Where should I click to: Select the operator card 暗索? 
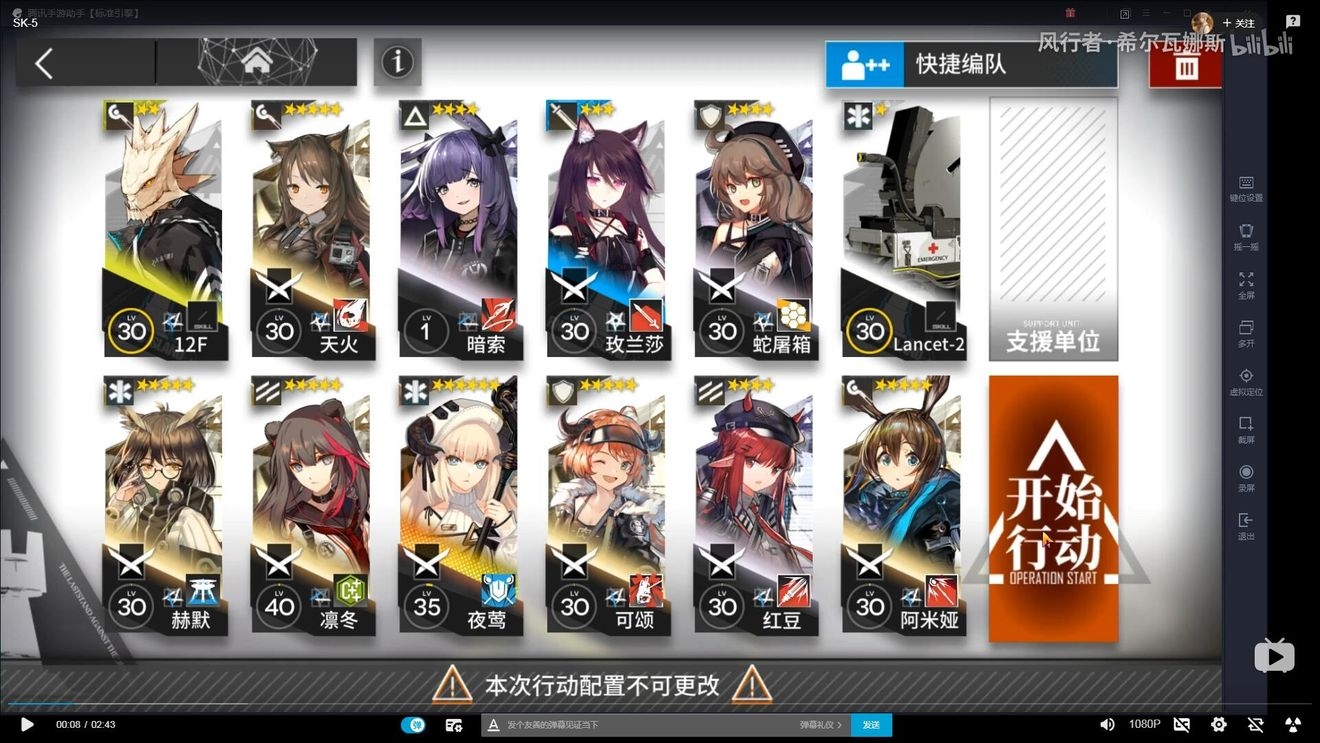tap(459, 230)
